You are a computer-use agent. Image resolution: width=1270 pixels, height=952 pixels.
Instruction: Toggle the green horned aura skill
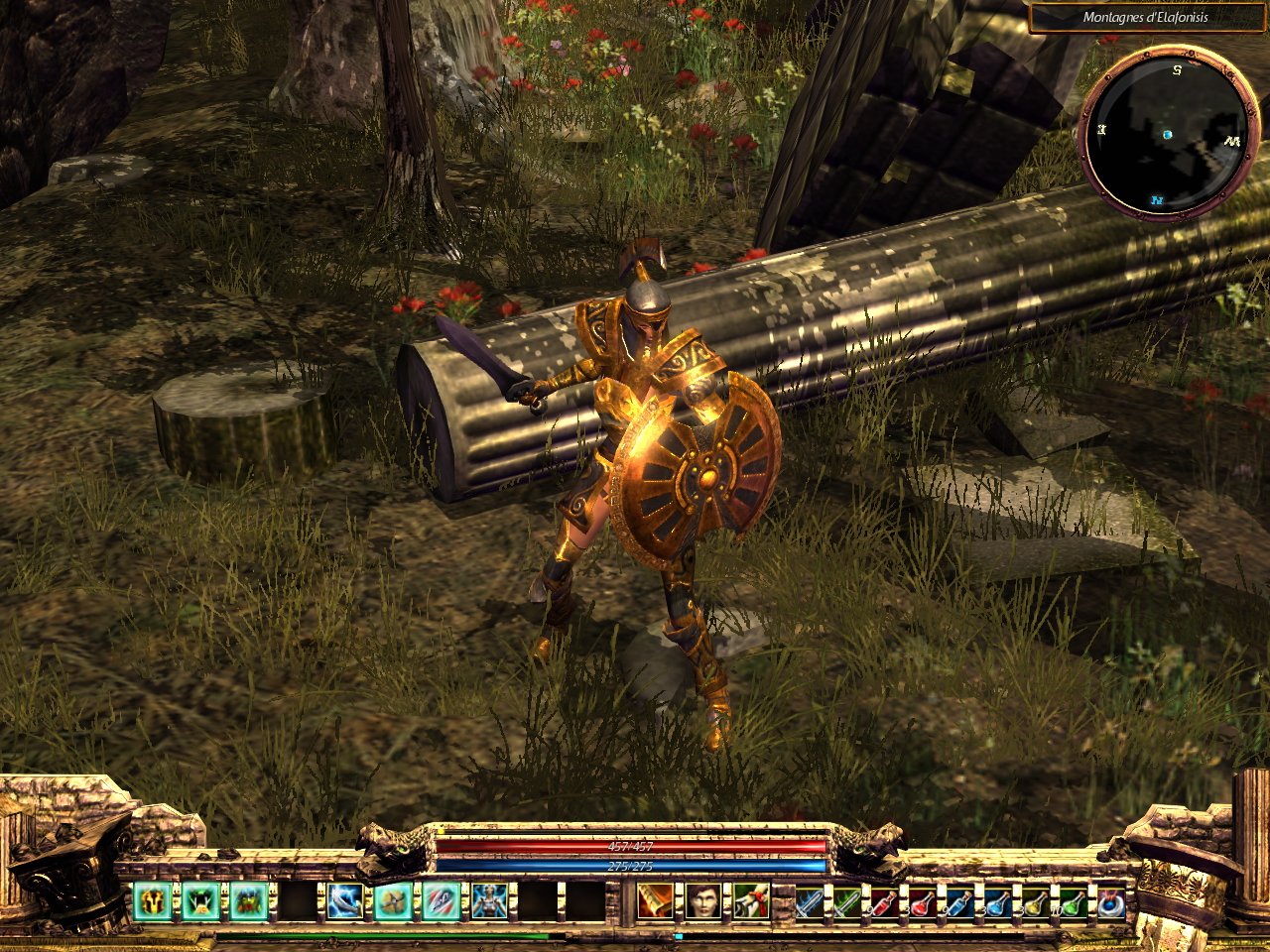click(201, 902)
